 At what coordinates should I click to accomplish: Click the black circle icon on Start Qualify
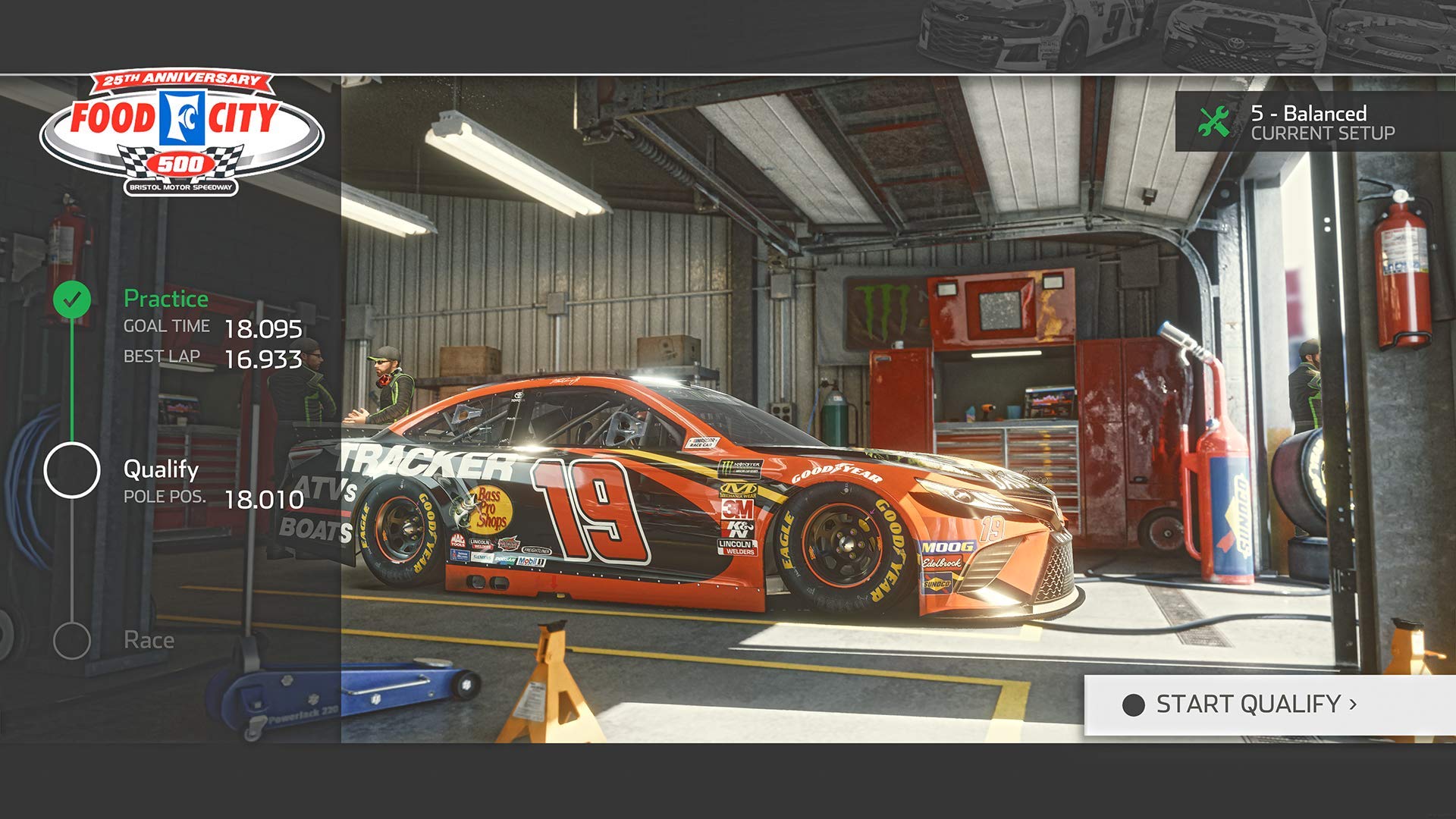(x=1133, y=705)
